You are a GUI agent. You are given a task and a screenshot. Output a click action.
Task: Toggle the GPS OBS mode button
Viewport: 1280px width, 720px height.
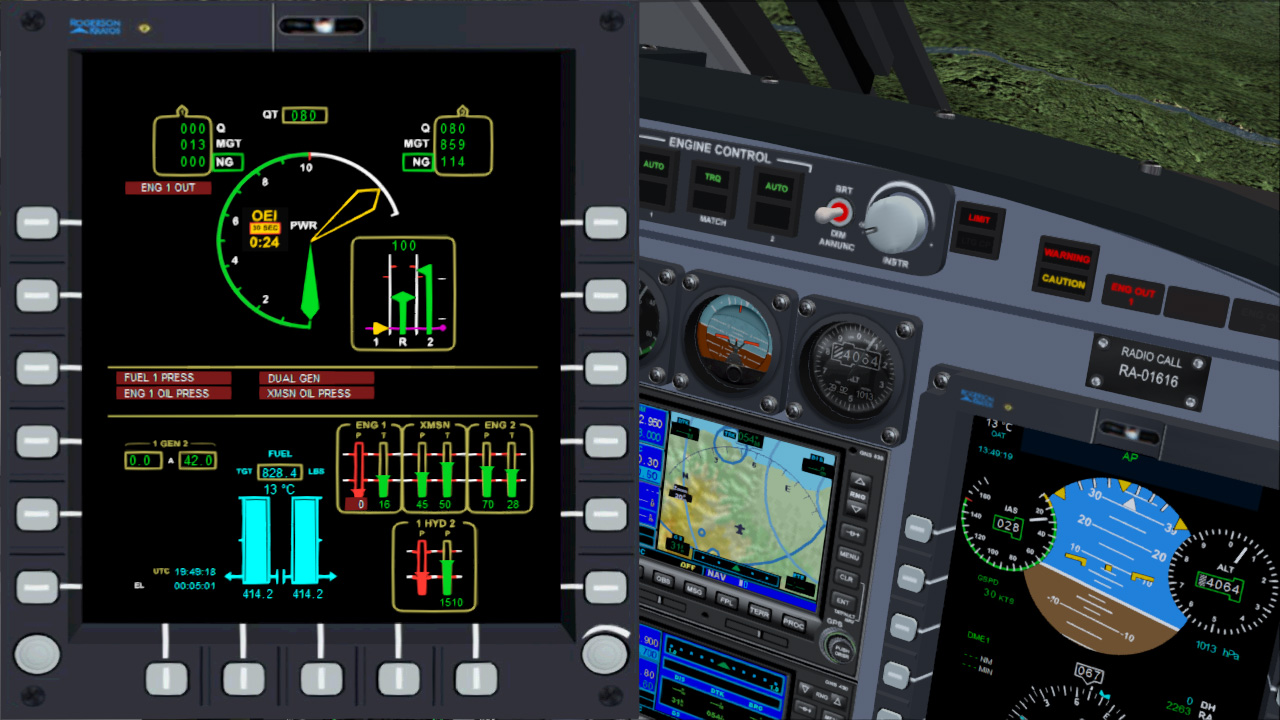(662, 579)
